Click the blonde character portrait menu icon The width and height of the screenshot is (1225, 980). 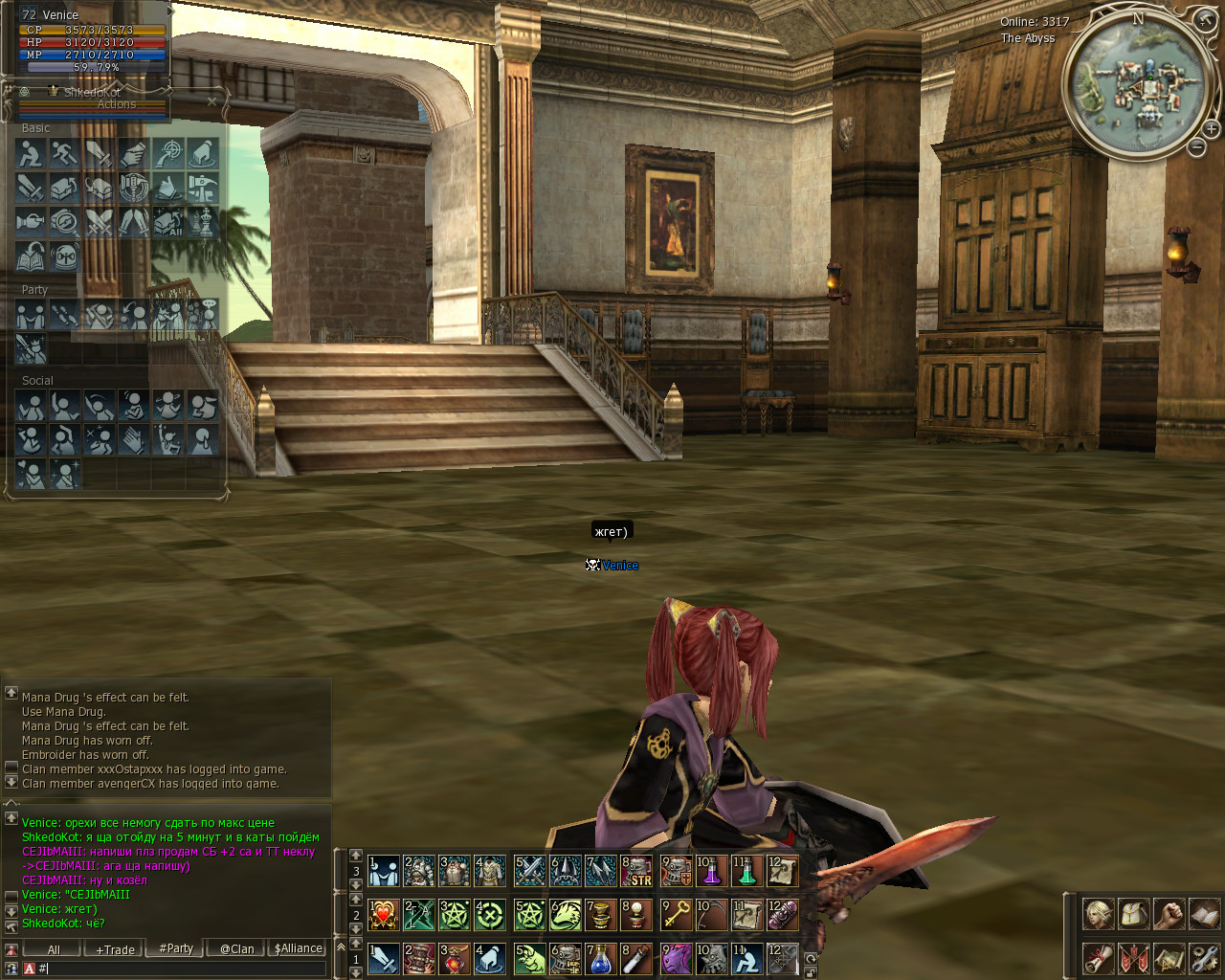point(1098,915)
